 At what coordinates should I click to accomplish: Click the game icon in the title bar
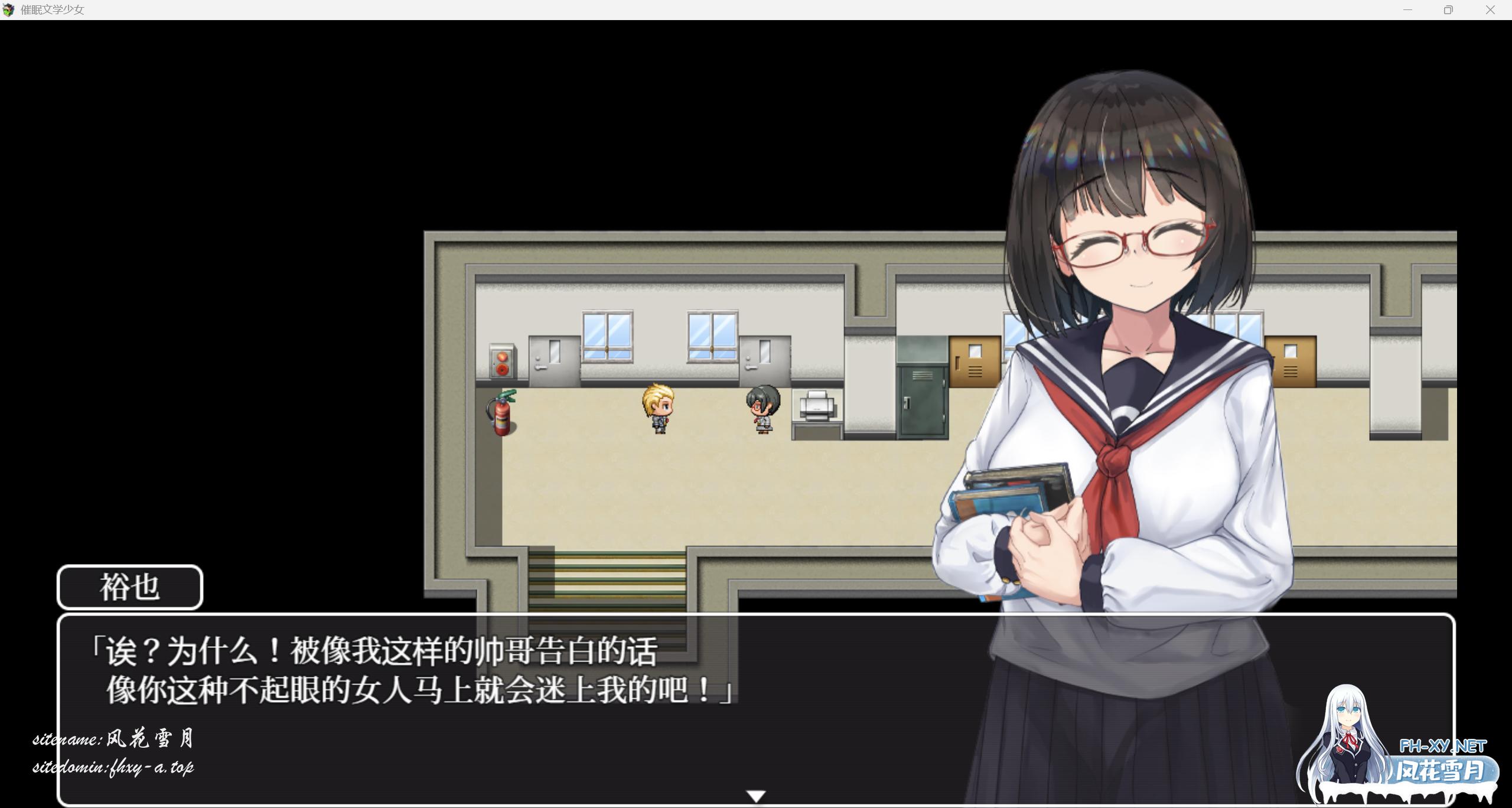pyautogui.click(x=9, y=10)
